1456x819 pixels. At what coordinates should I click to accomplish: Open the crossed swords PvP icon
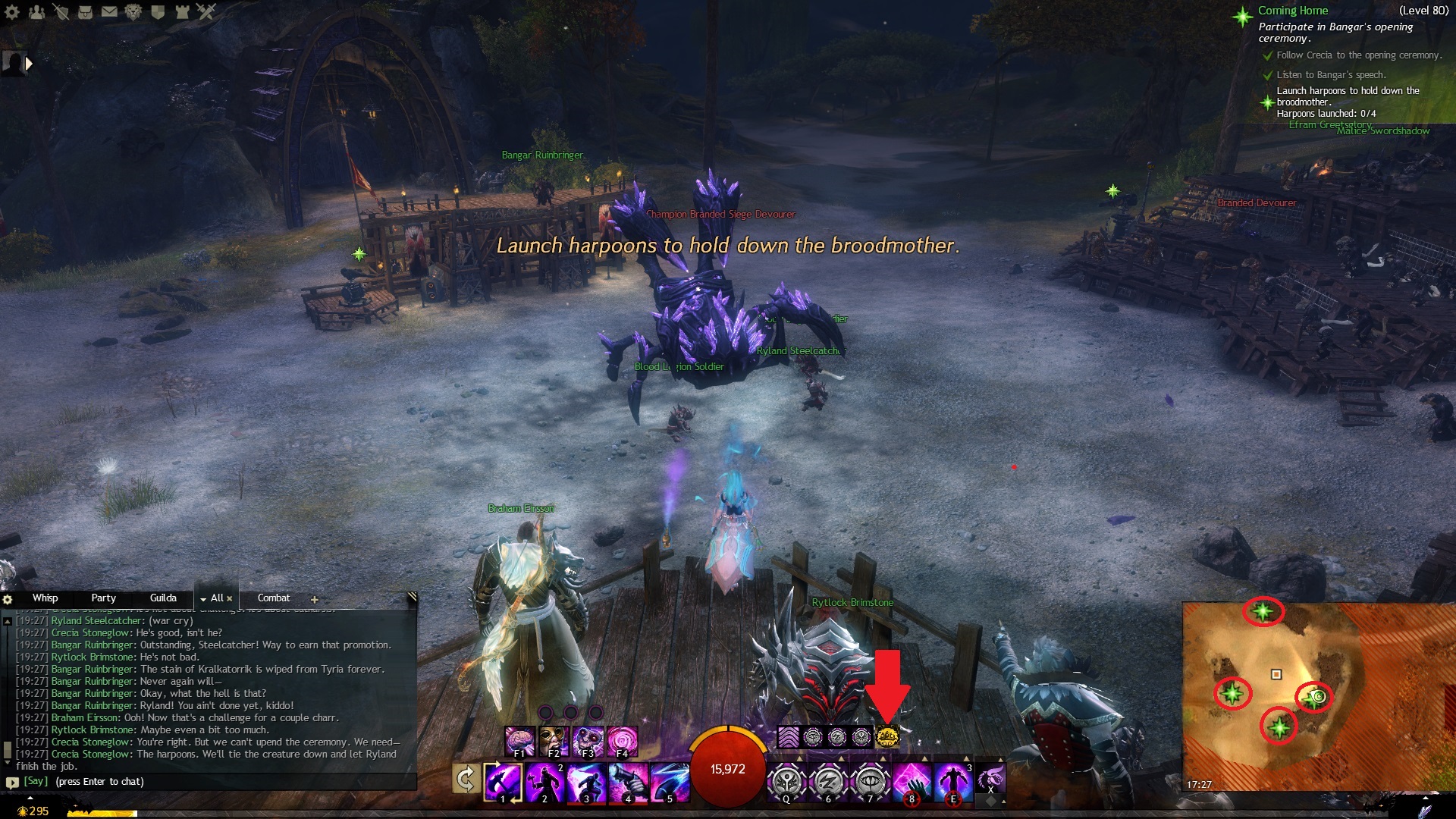206,11
